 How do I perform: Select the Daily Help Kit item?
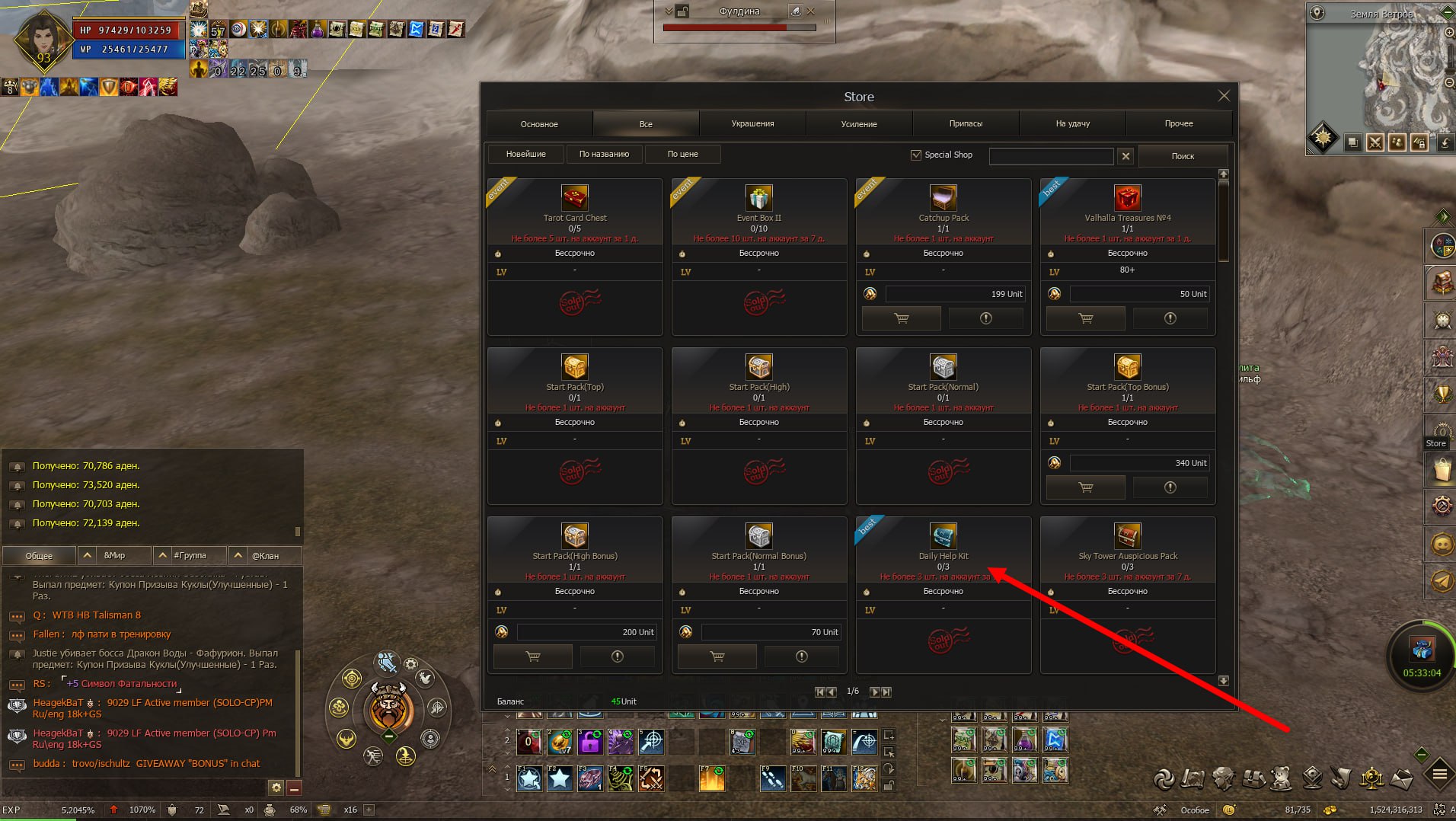[x=943, y=537]
